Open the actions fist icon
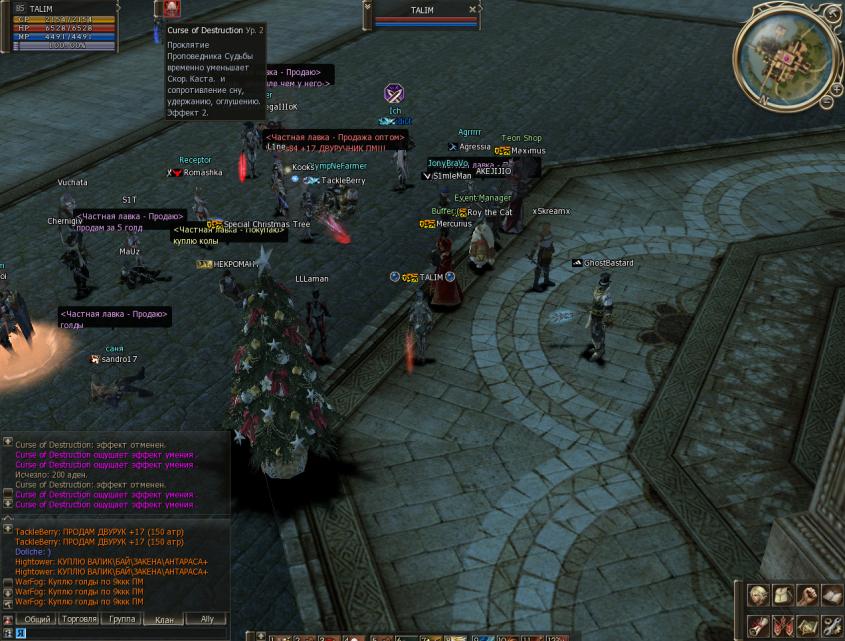This screenshot has width=845, height=641. pos(807,596)
